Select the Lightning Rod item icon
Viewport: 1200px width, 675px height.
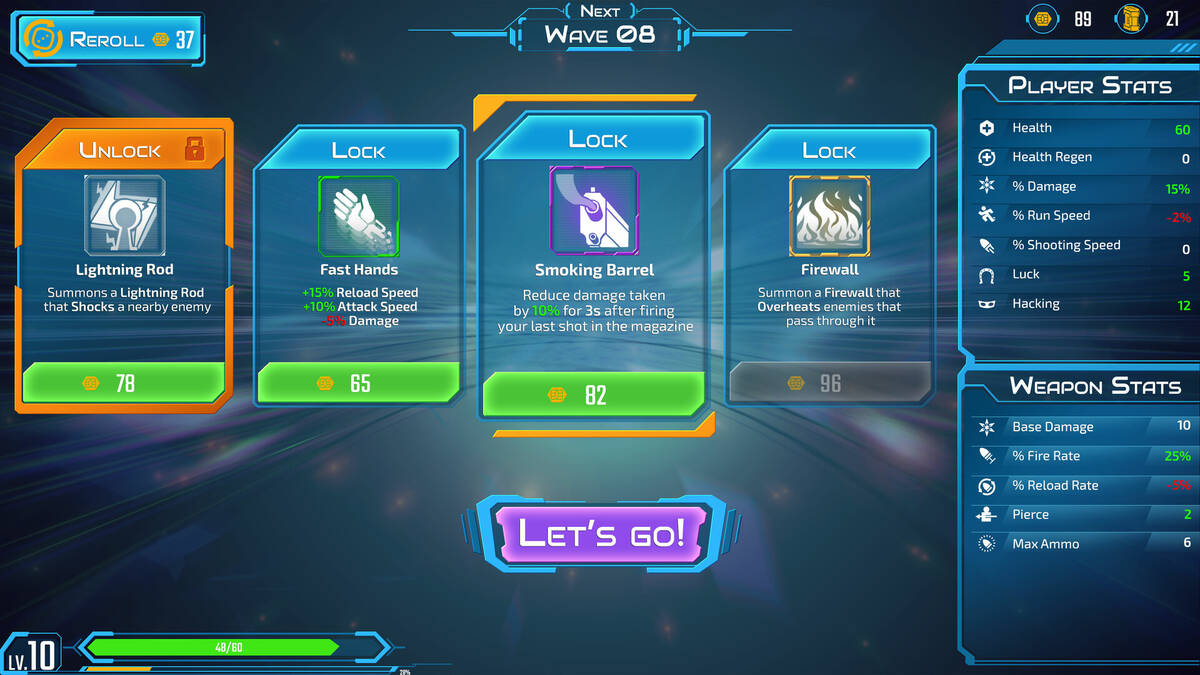(x=125, y=215)
